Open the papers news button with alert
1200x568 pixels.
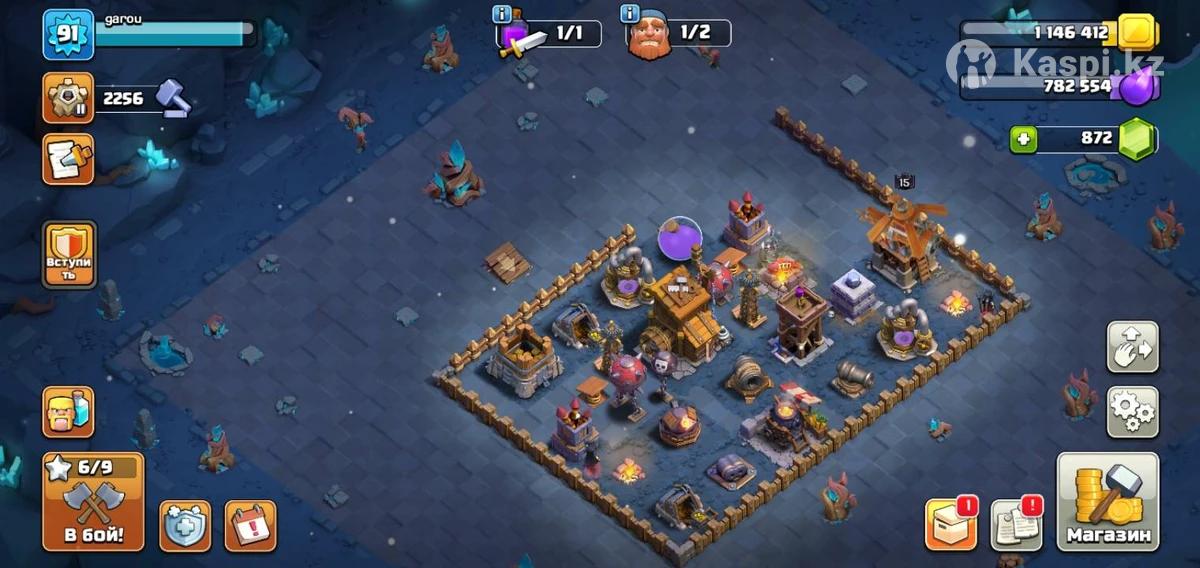point(1016,525)
